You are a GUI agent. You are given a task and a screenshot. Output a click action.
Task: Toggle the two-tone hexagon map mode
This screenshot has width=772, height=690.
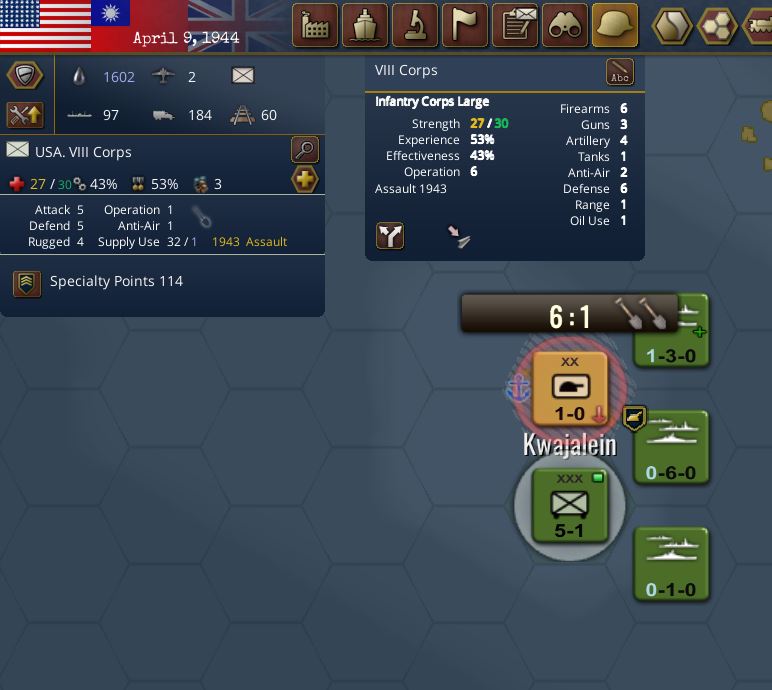(673, 26)
